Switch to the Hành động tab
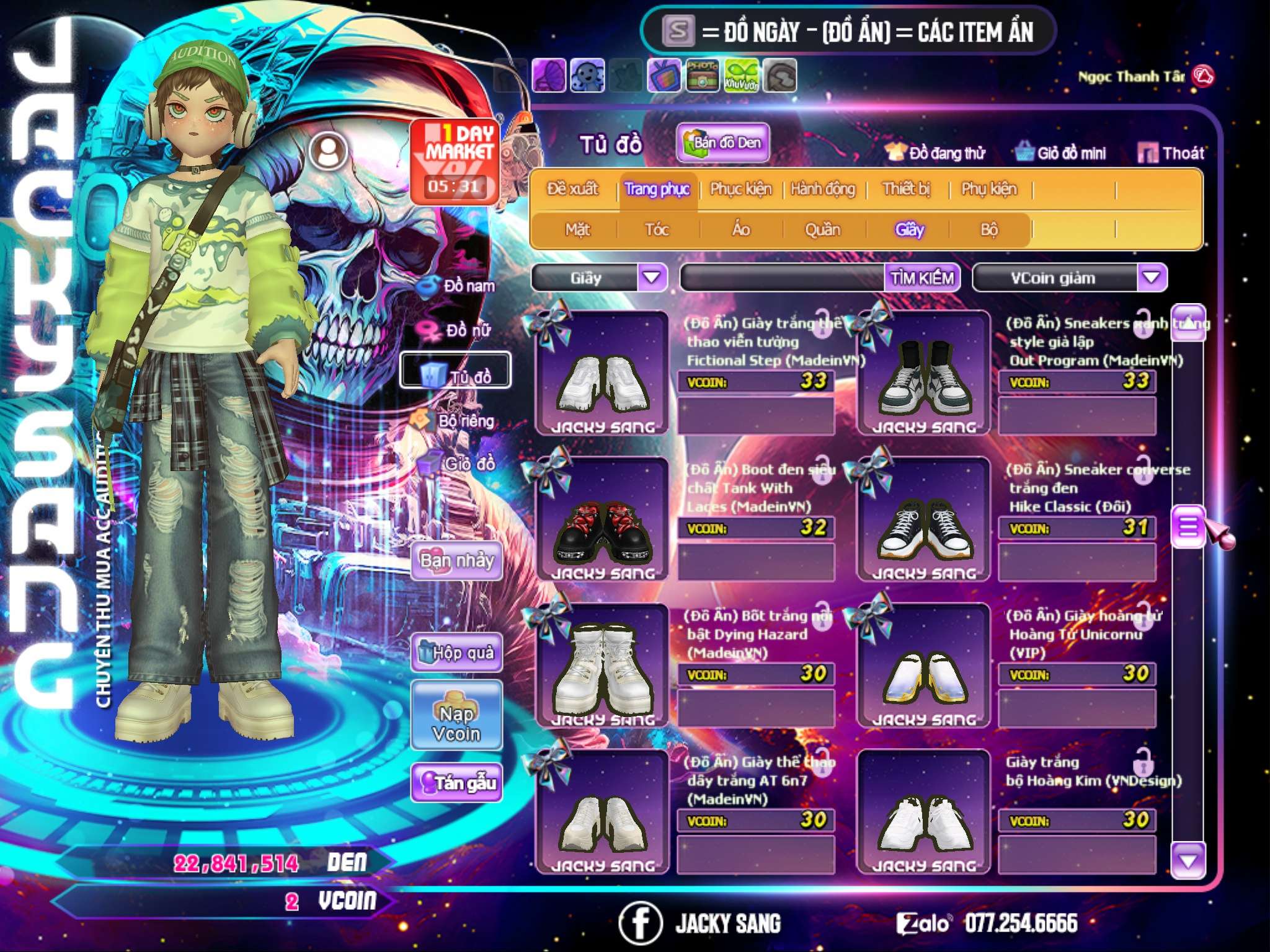The height and width of the screenshot is (952, 1270). 823,189
